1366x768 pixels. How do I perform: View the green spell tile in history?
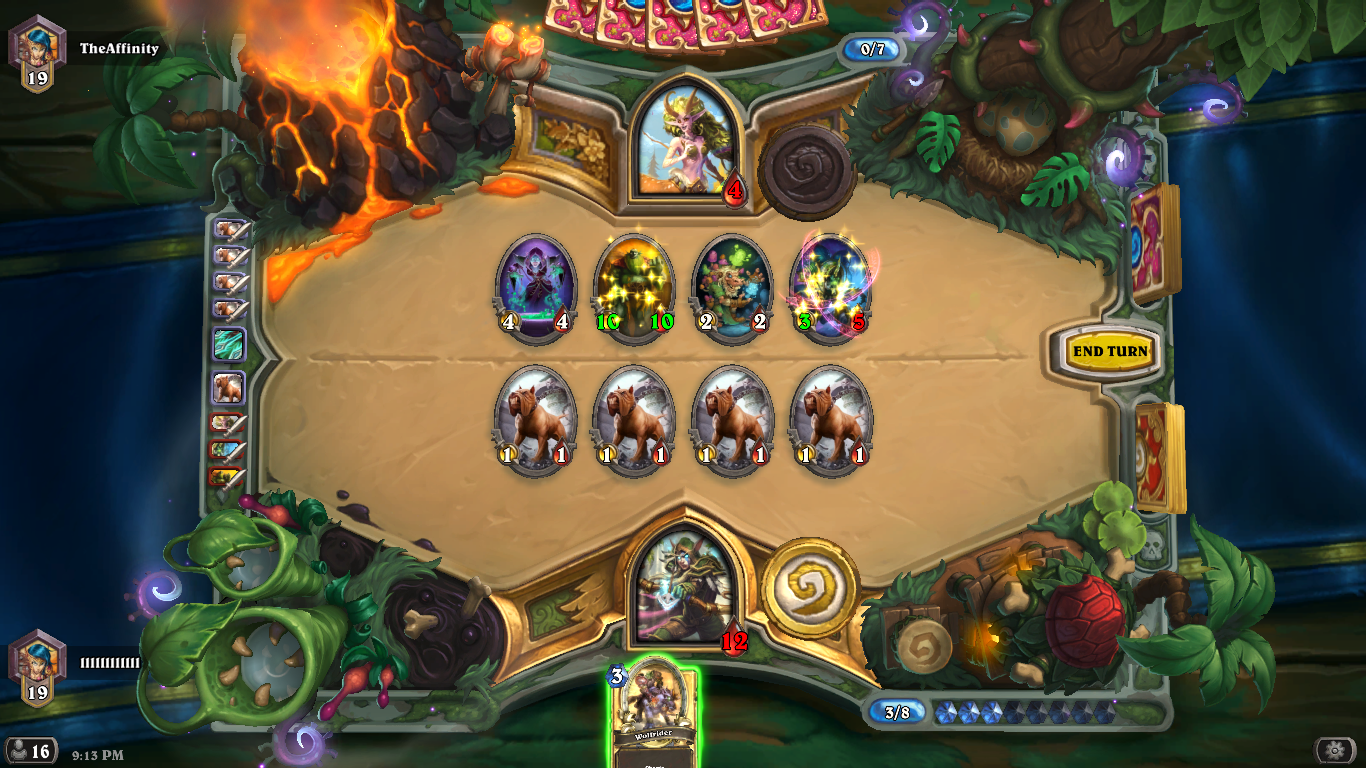(x=229, y=344)
